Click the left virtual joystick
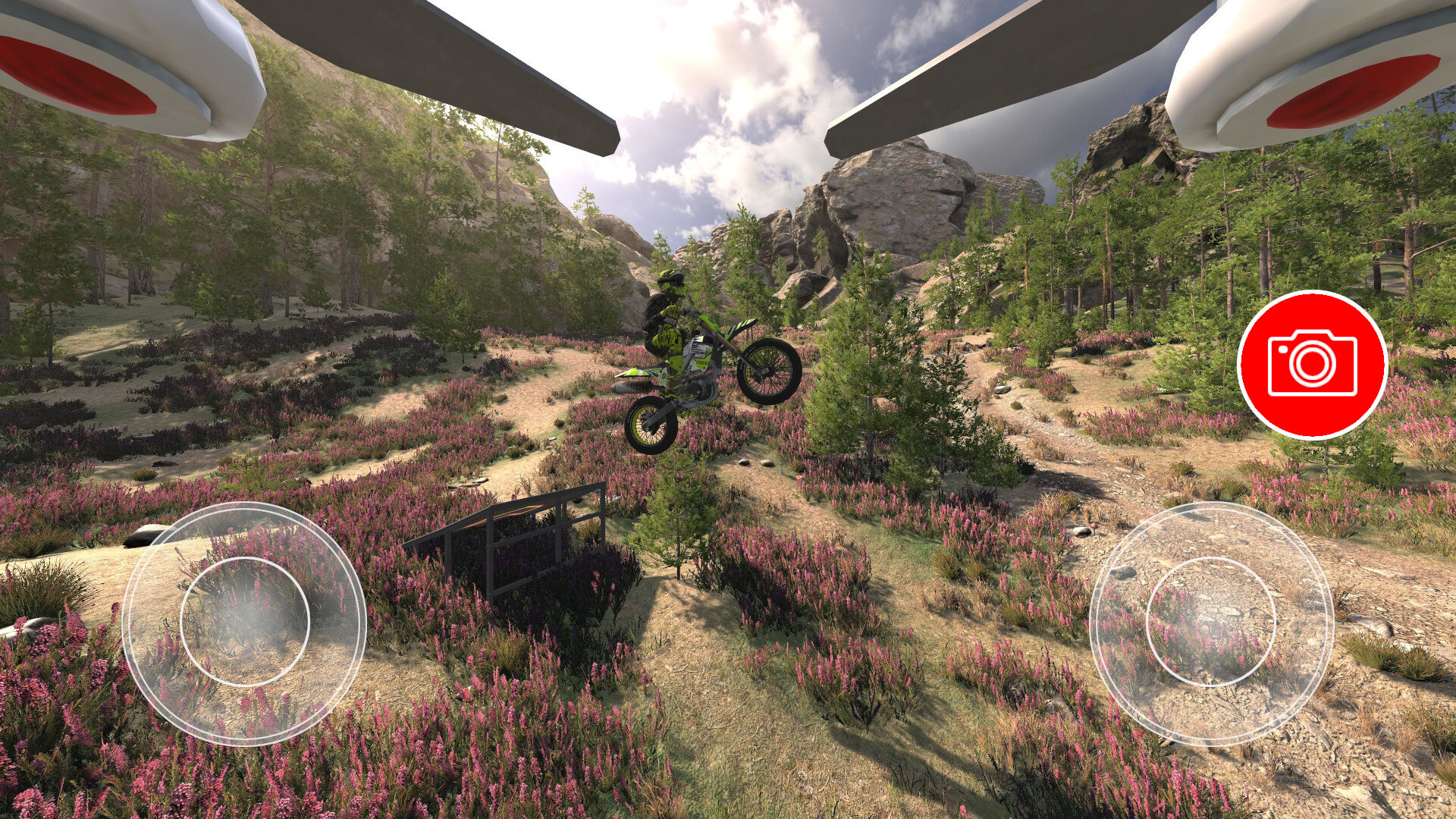 244,623
